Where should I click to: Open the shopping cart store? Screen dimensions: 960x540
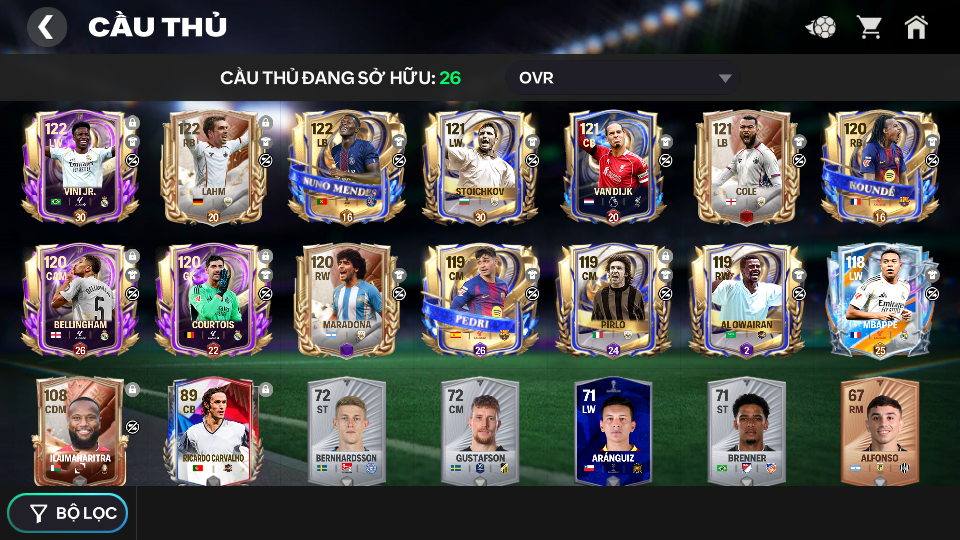869,27
